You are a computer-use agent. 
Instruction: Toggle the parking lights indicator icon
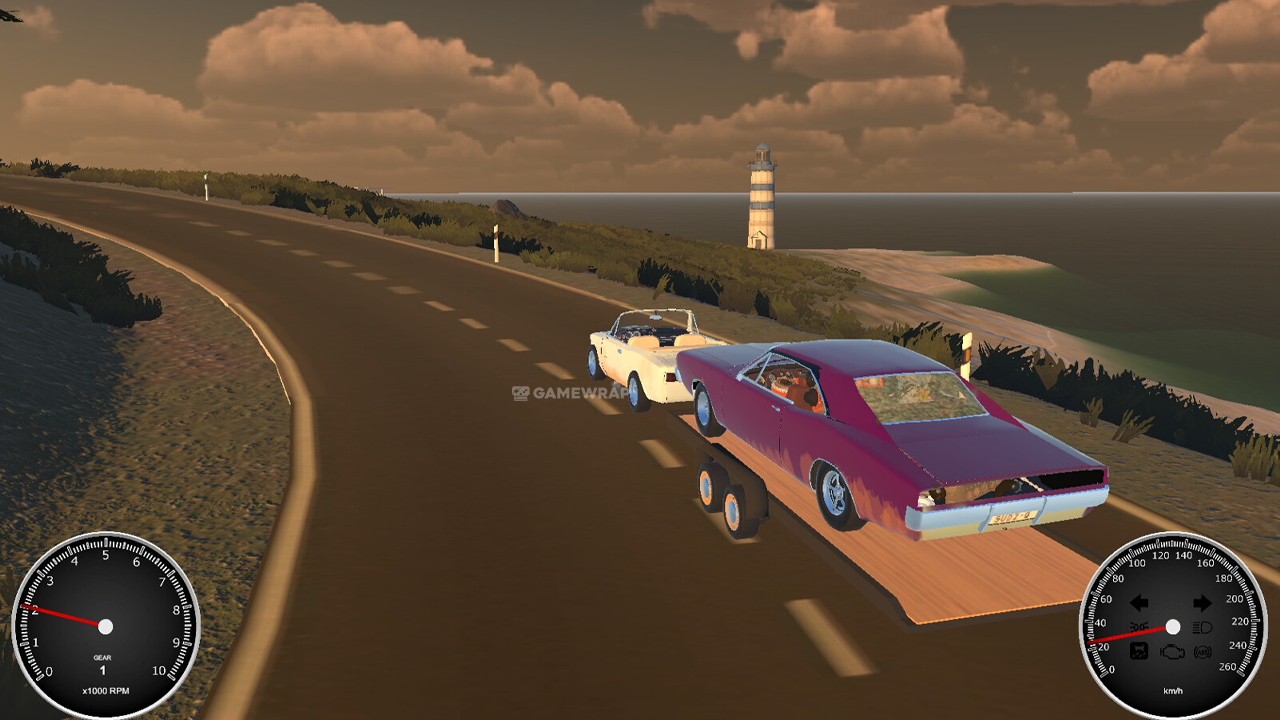tap(1140, 628)
